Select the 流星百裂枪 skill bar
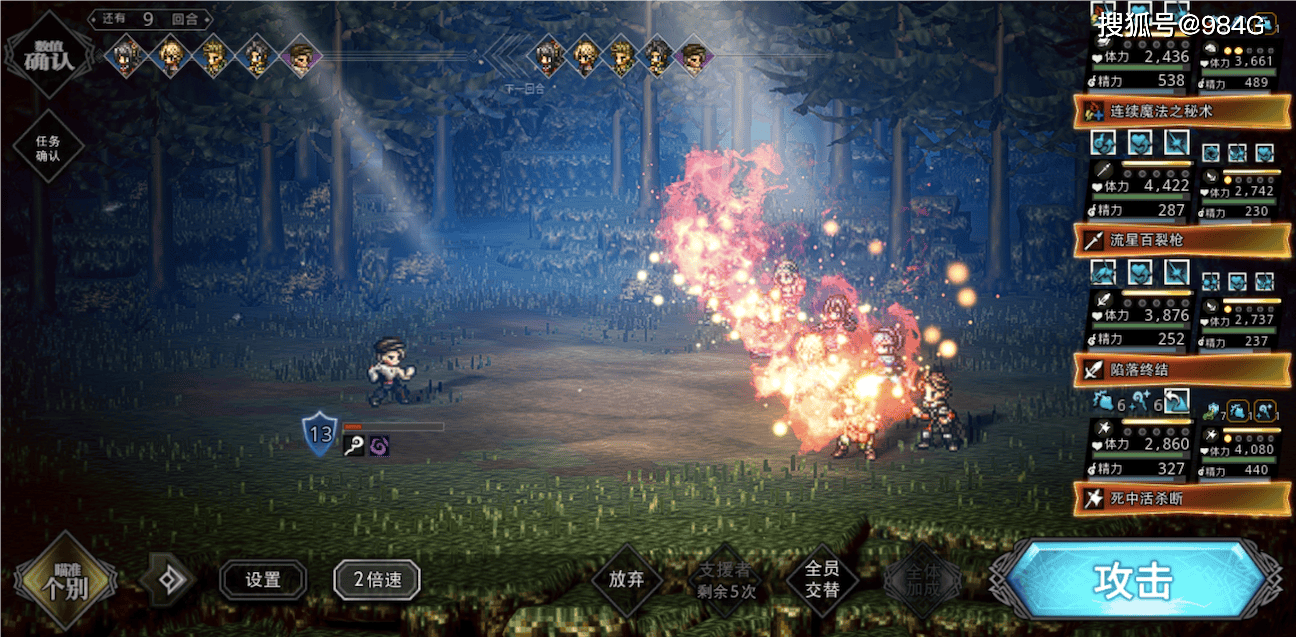This screenshot has width=1296, height=637. point(1181,240)
